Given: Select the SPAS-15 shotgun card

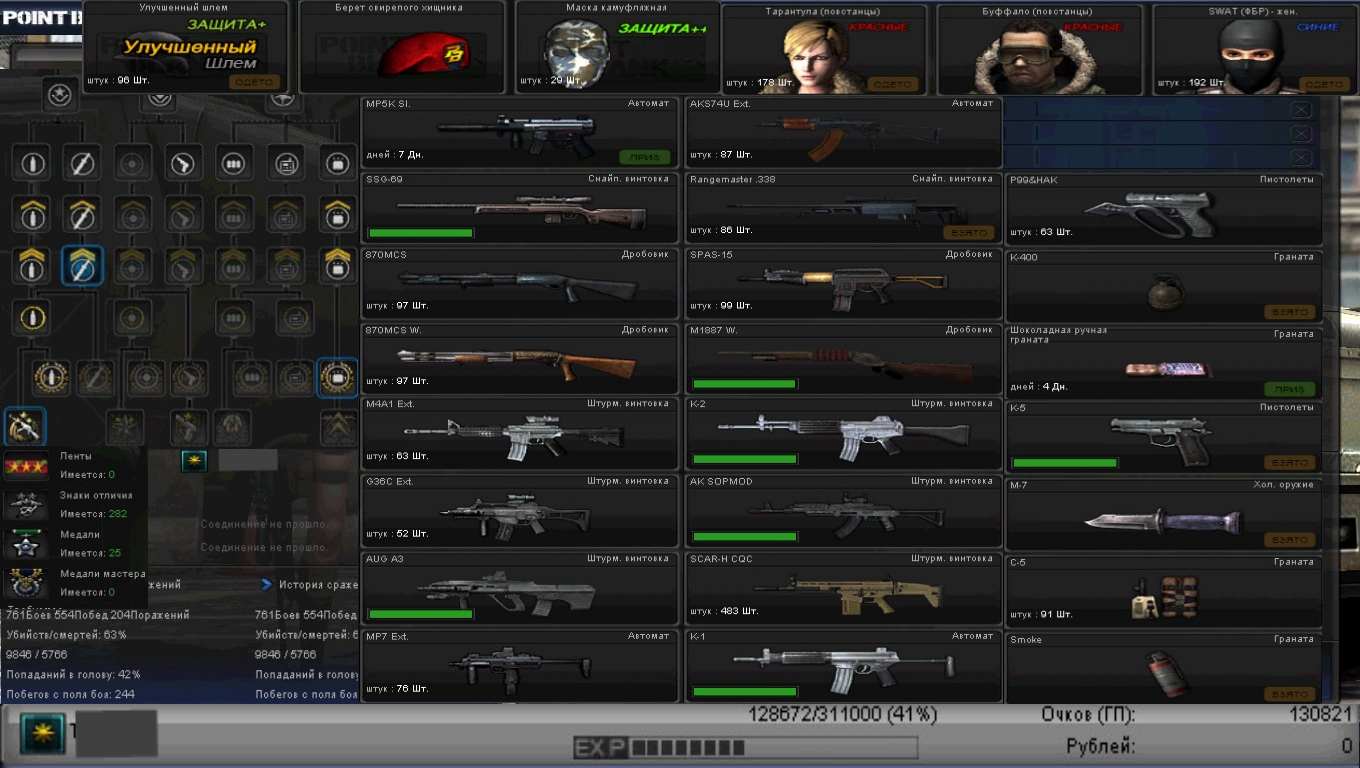Looking at the screenshot, I should [843, 285].
